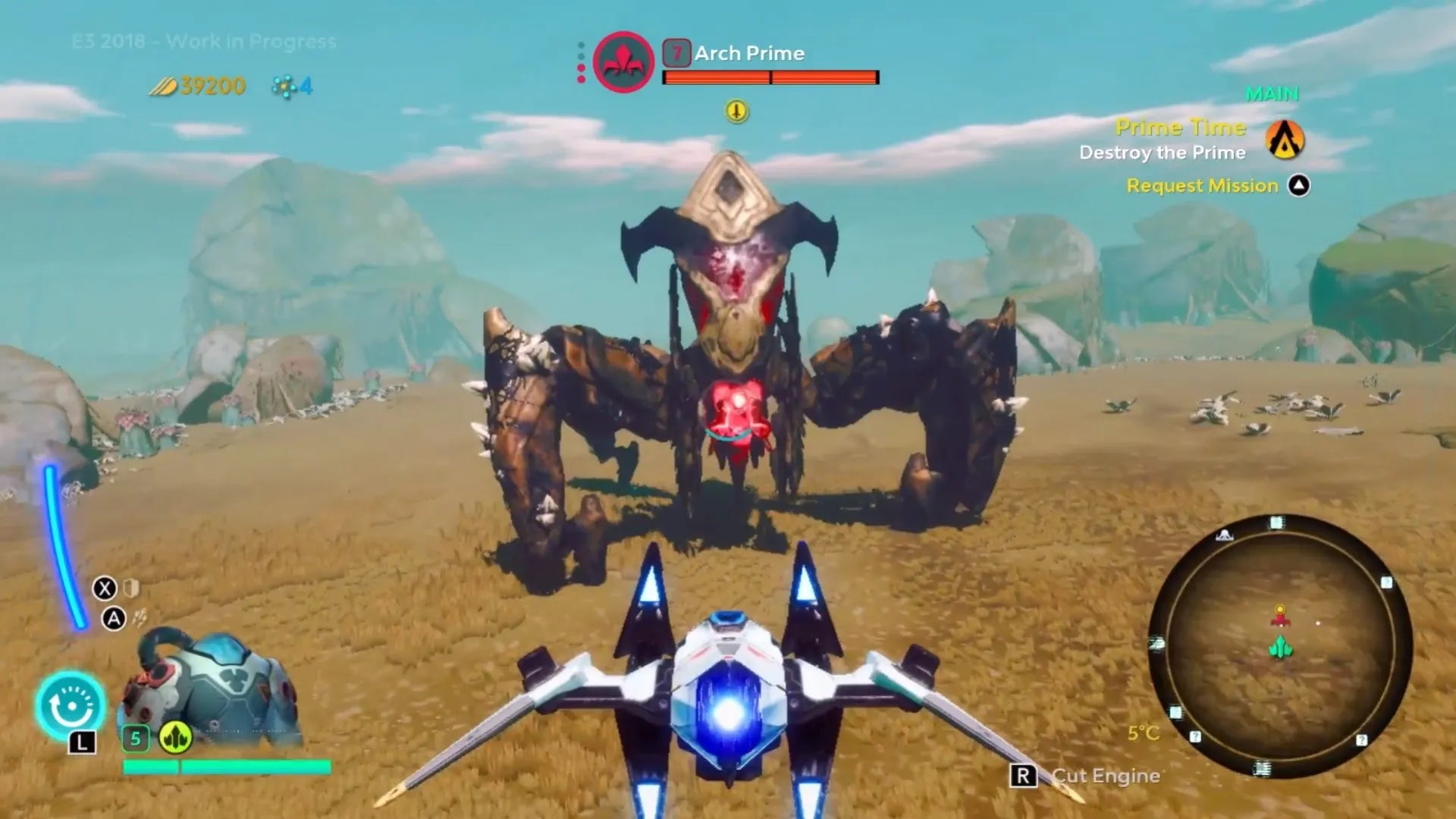Select the MAIN mission category label
Screen dimensions: 1456x819
tap(1271, 94)
